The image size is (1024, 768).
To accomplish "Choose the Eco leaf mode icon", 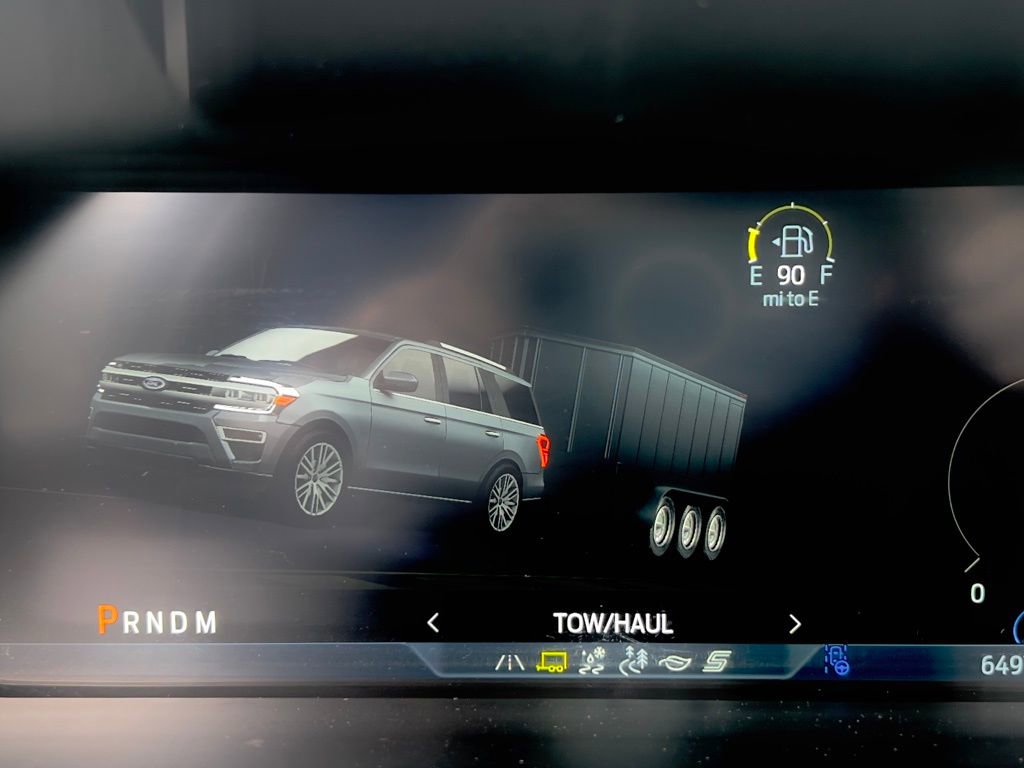I will click(675, 661).
